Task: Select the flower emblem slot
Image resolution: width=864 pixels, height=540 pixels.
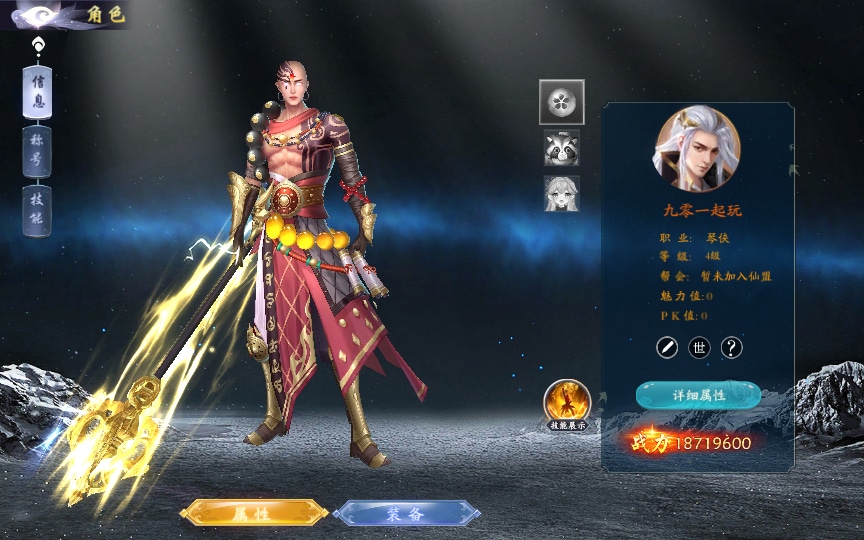Action: tap(562, 102)
